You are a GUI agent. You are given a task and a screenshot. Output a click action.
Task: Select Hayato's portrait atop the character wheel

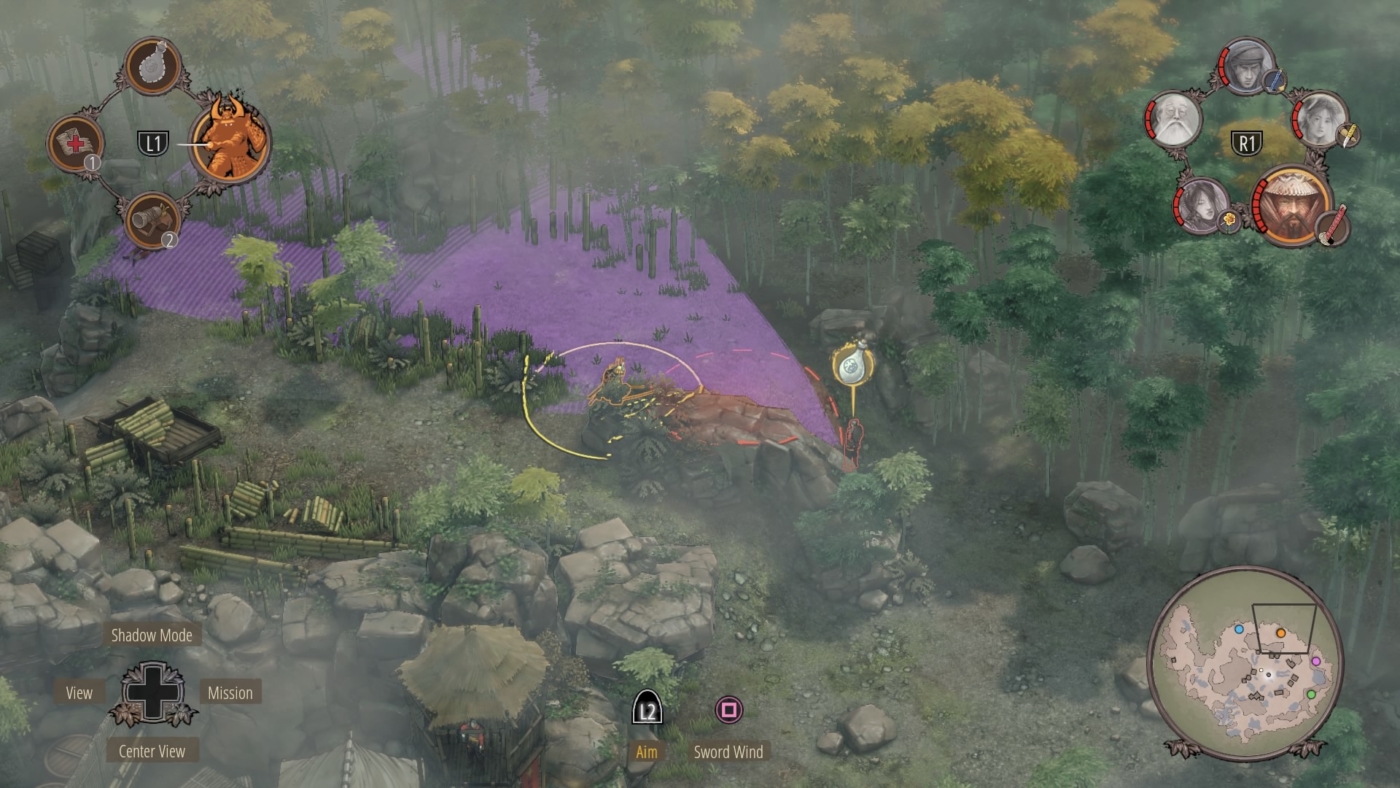[1246, 65]
